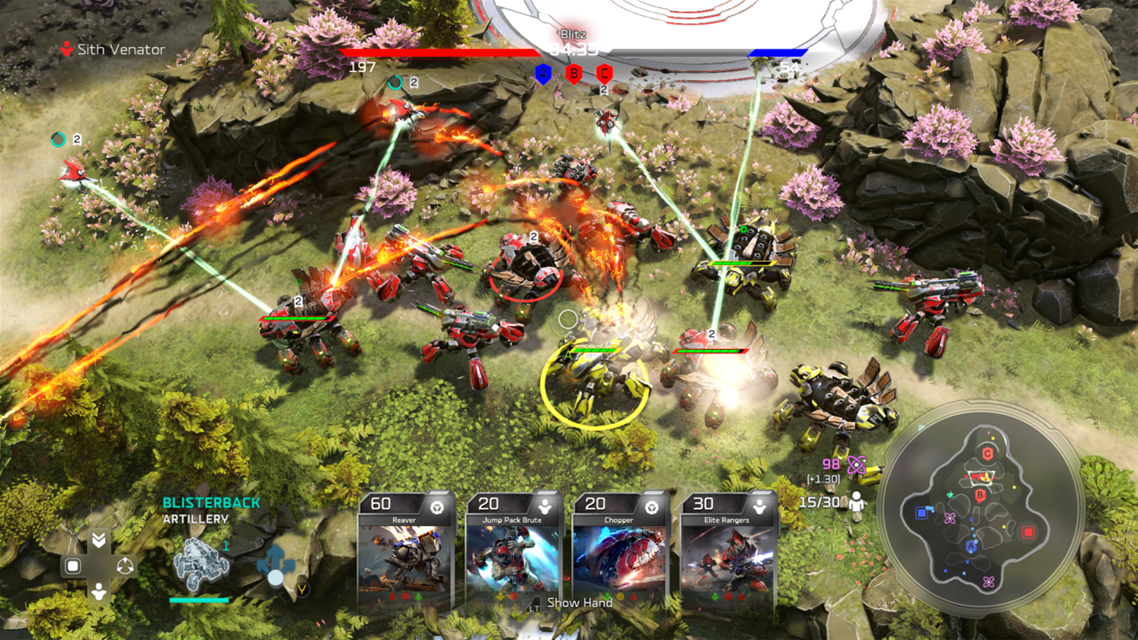Screen dimensions: 1138x640
Task: Select the yellow-ringed Blisterback unit
Action: 594,382
